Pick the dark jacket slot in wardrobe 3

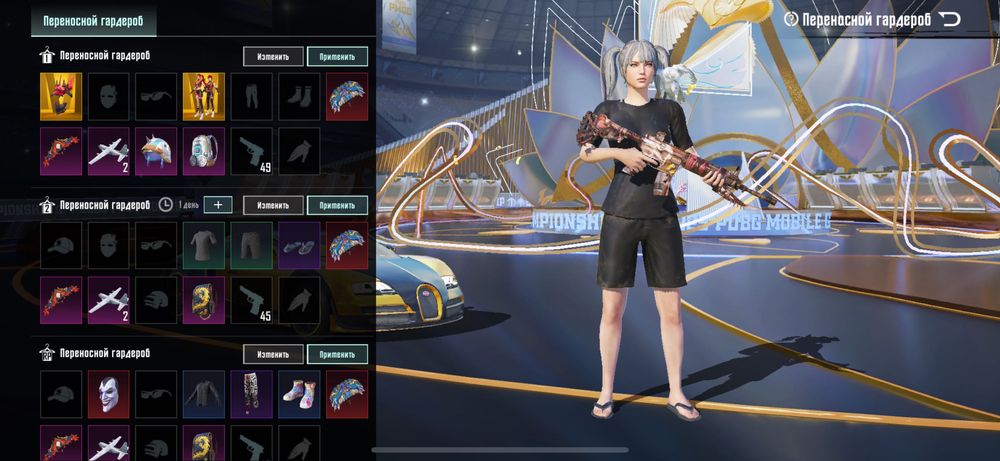pyautogui.click(x=203, y=391)
